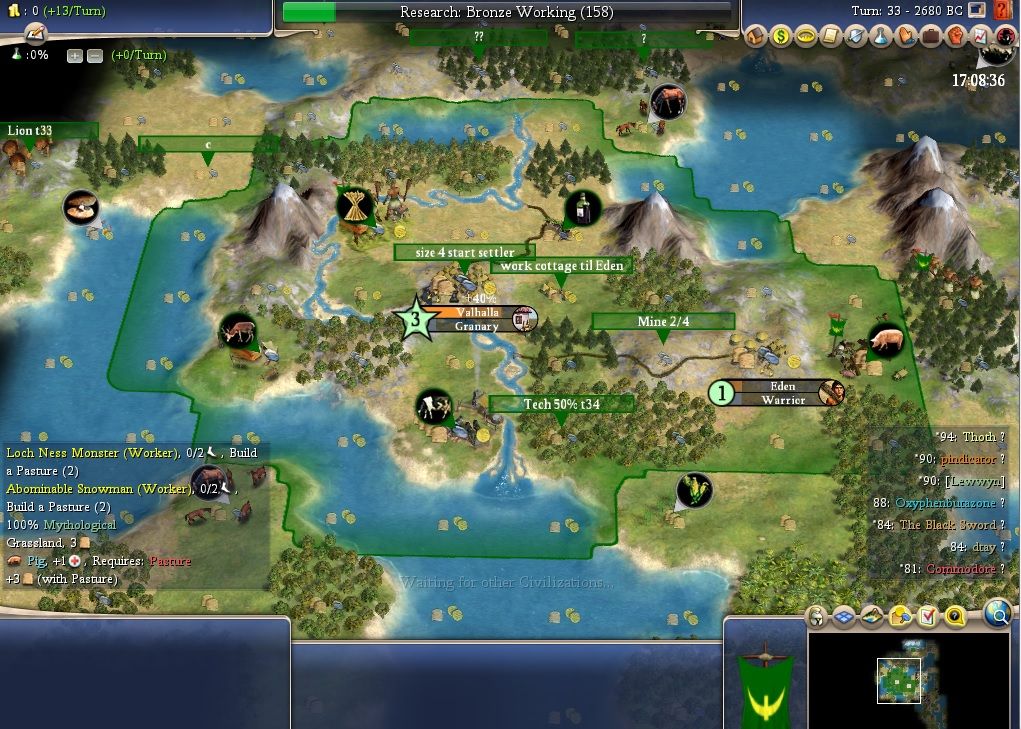Open the Financial Advisor dollar icon
The image size is (1021, 729).
781,37
